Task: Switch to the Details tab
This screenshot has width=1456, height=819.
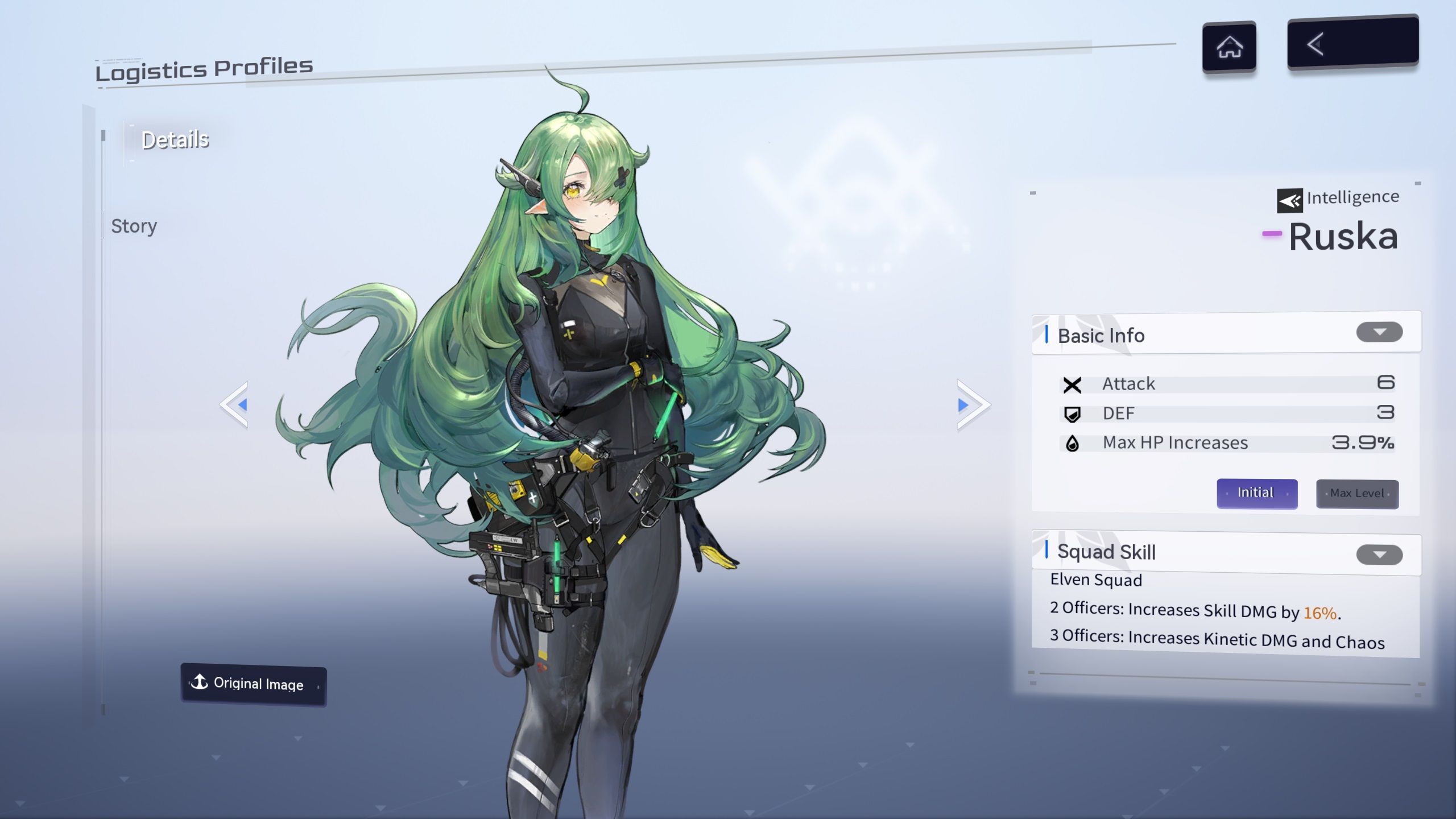Action: point(175,139)
